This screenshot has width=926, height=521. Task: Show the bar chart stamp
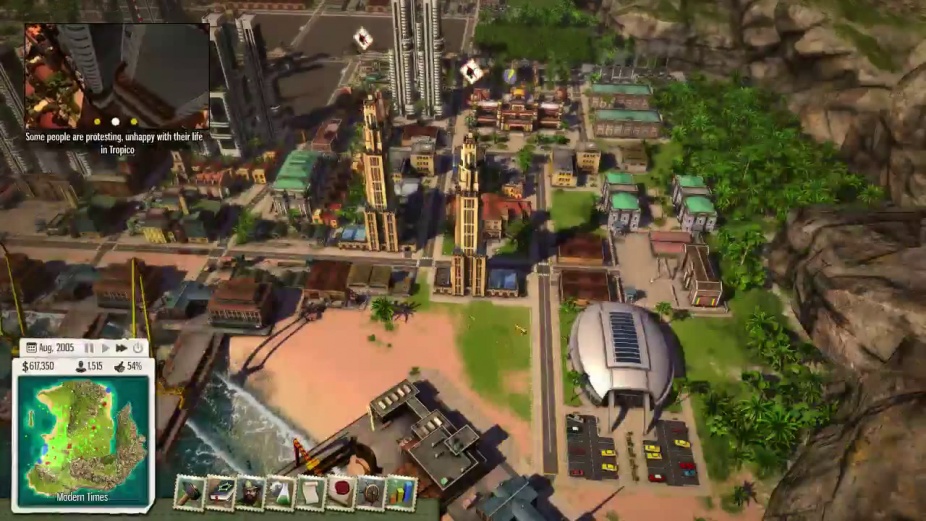coord(401,492)
